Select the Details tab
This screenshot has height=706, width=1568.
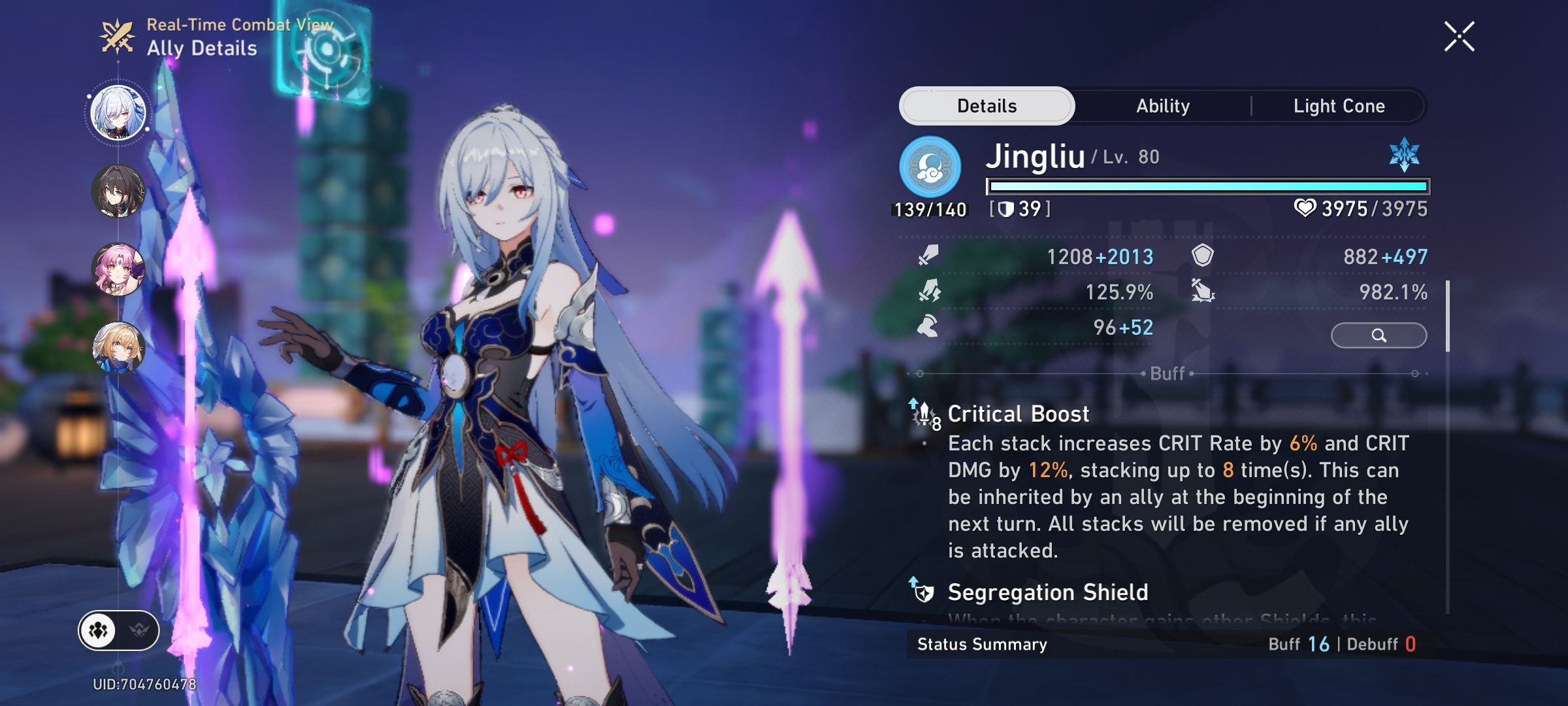pos(987,105)
